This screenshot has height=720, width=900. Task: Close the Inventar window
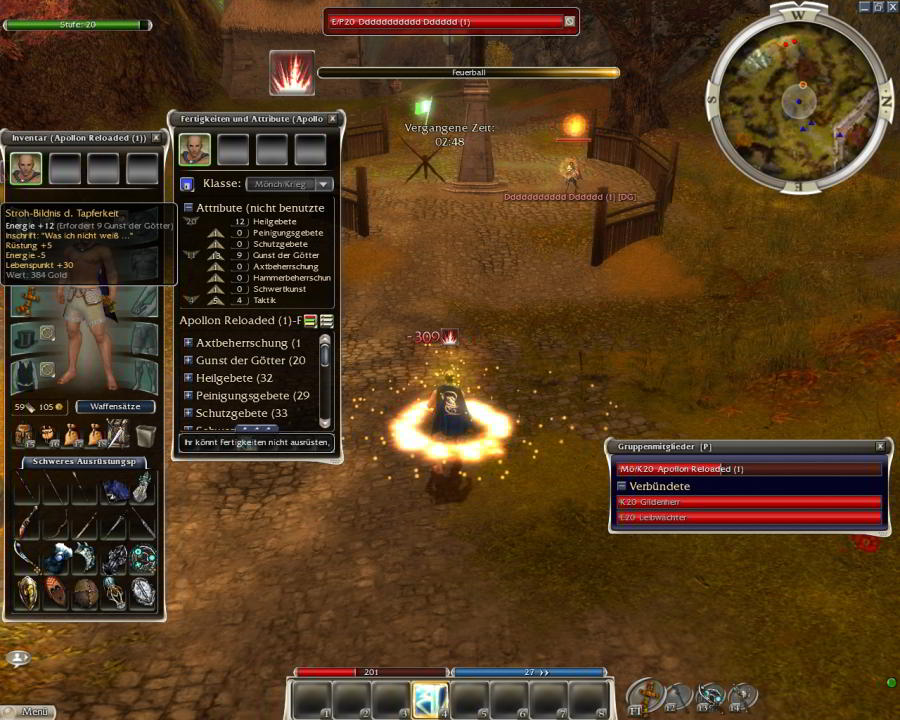click(156, 138)
